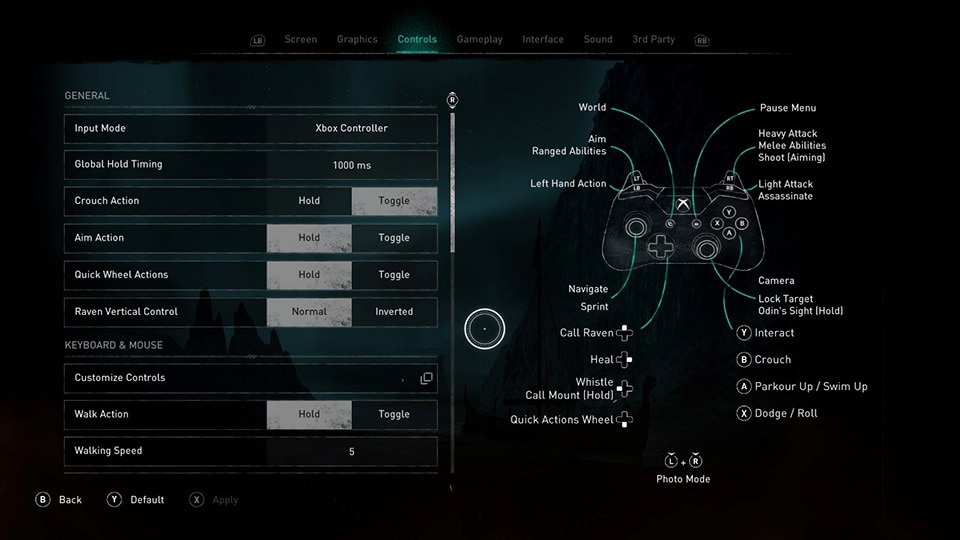Open the Sound settings tab

(598, 40)
